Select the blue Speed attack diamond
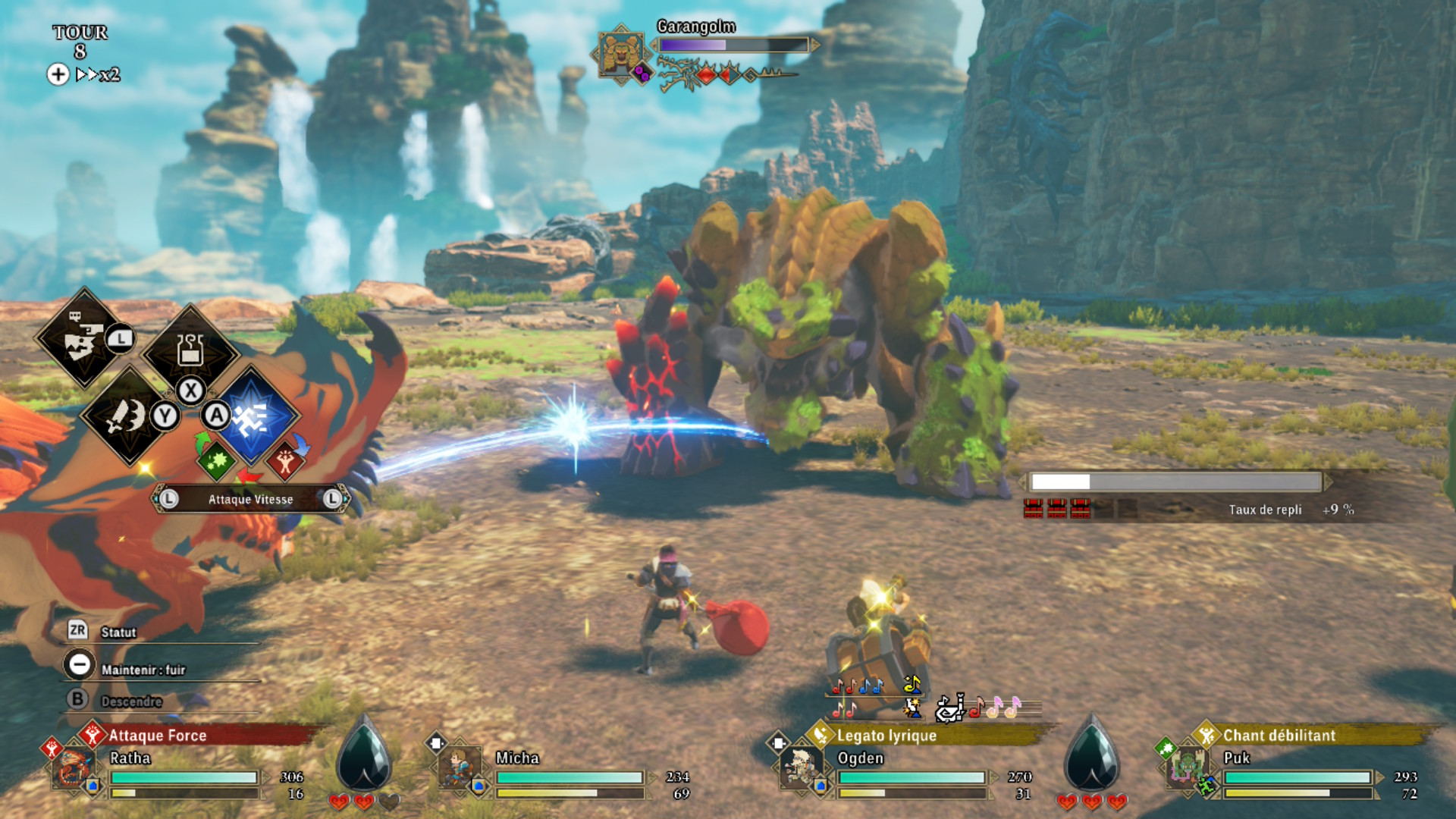The height and width of the screenshot is (819, 1456). pyautogui.click(x=252, y=416)
